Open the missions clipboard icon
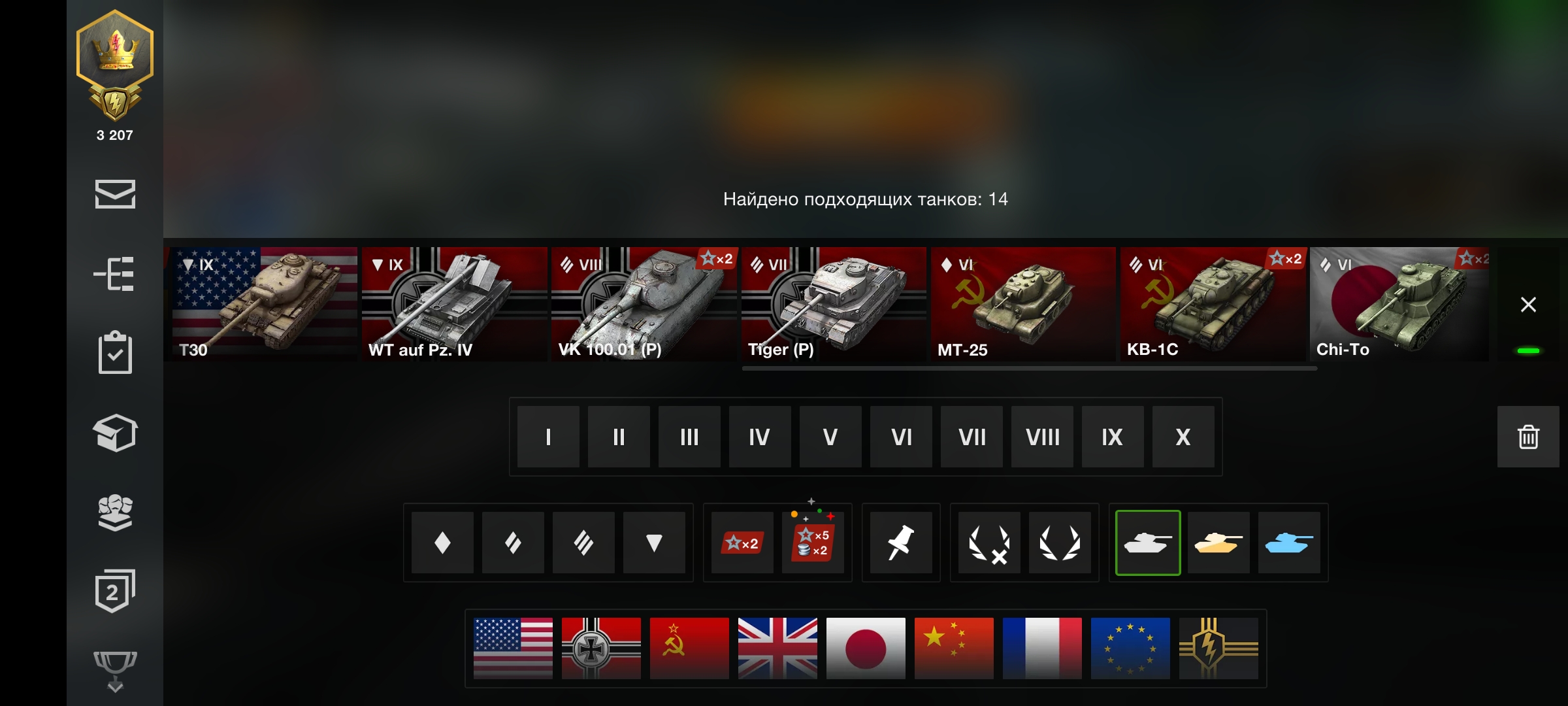This screenshot has width=1568, height=706. click(115, 353)
